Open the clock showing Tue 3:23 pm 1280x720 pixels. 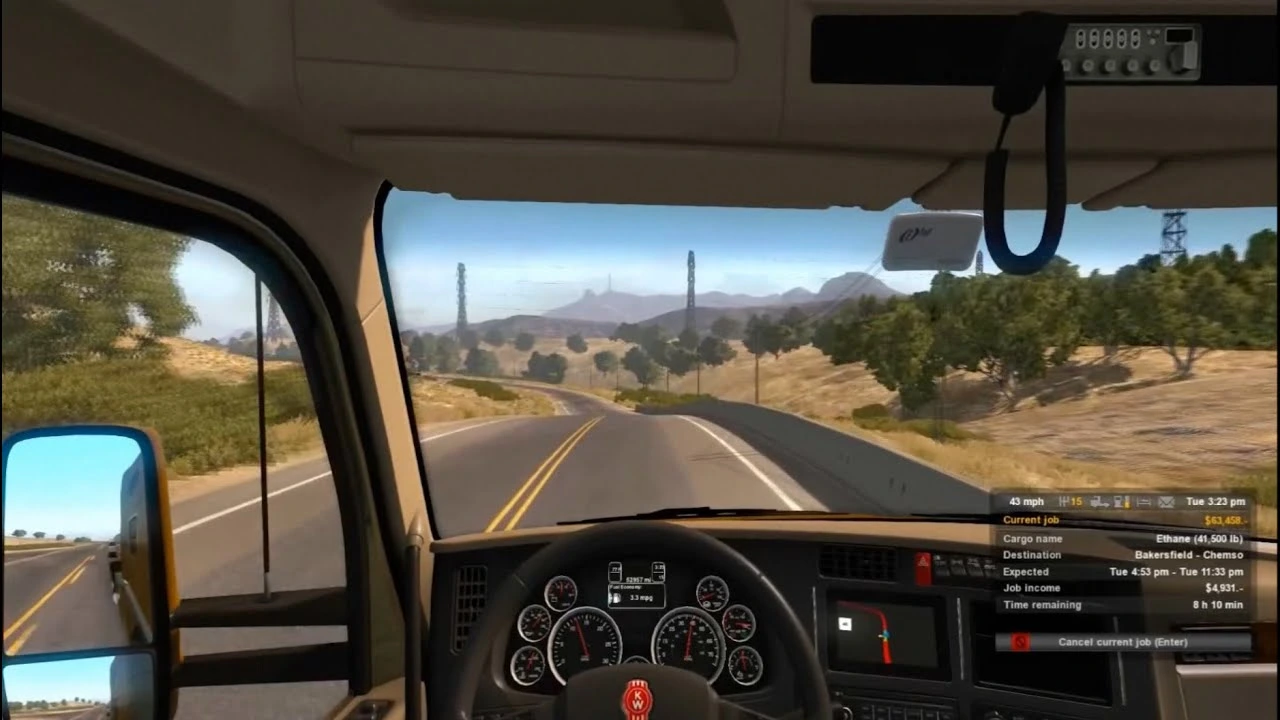(x=1216, y=501)
